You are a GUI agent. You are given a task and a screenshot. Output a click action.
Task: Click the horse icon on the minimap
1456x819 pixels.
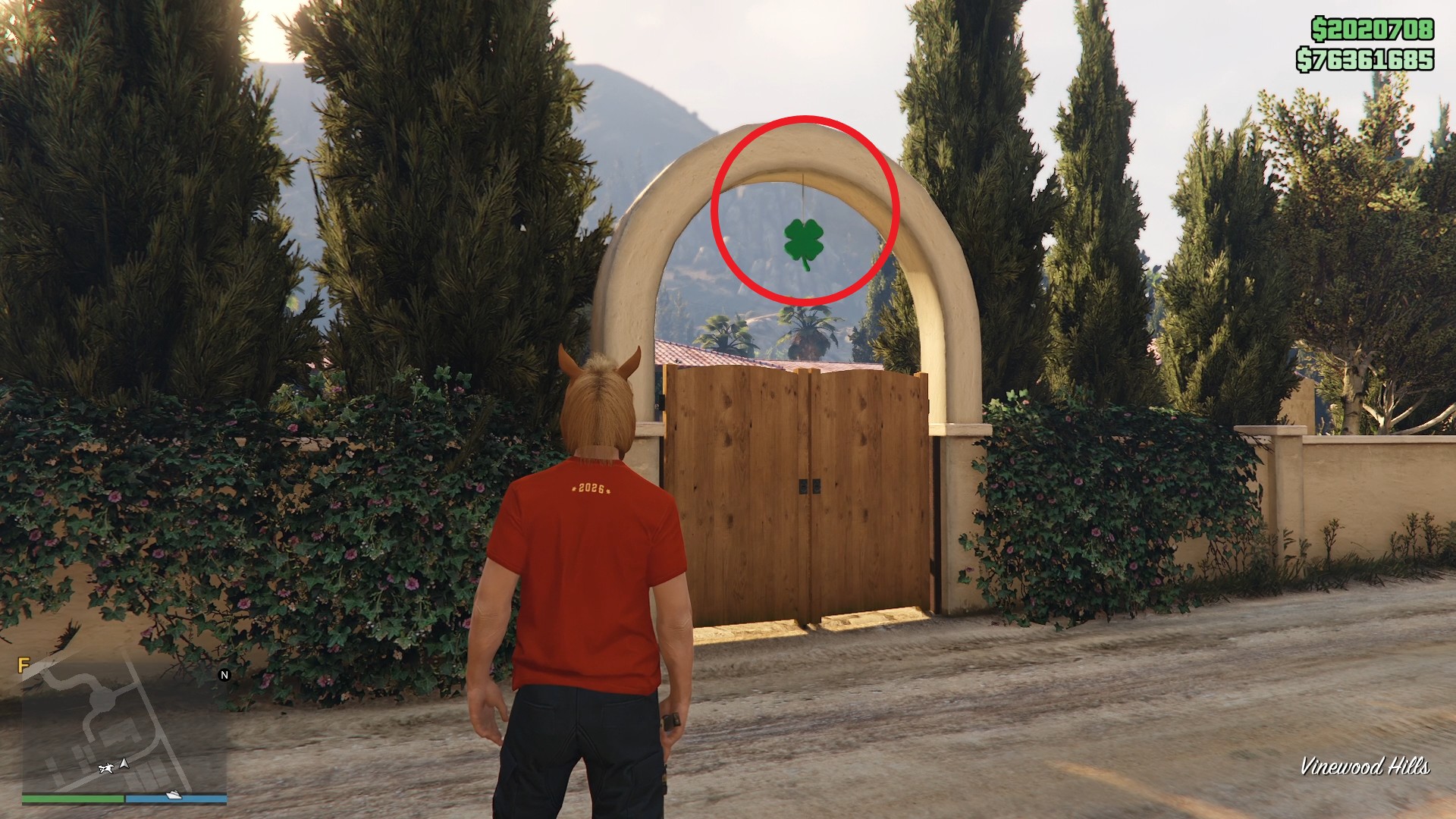[x=107, y=769]
